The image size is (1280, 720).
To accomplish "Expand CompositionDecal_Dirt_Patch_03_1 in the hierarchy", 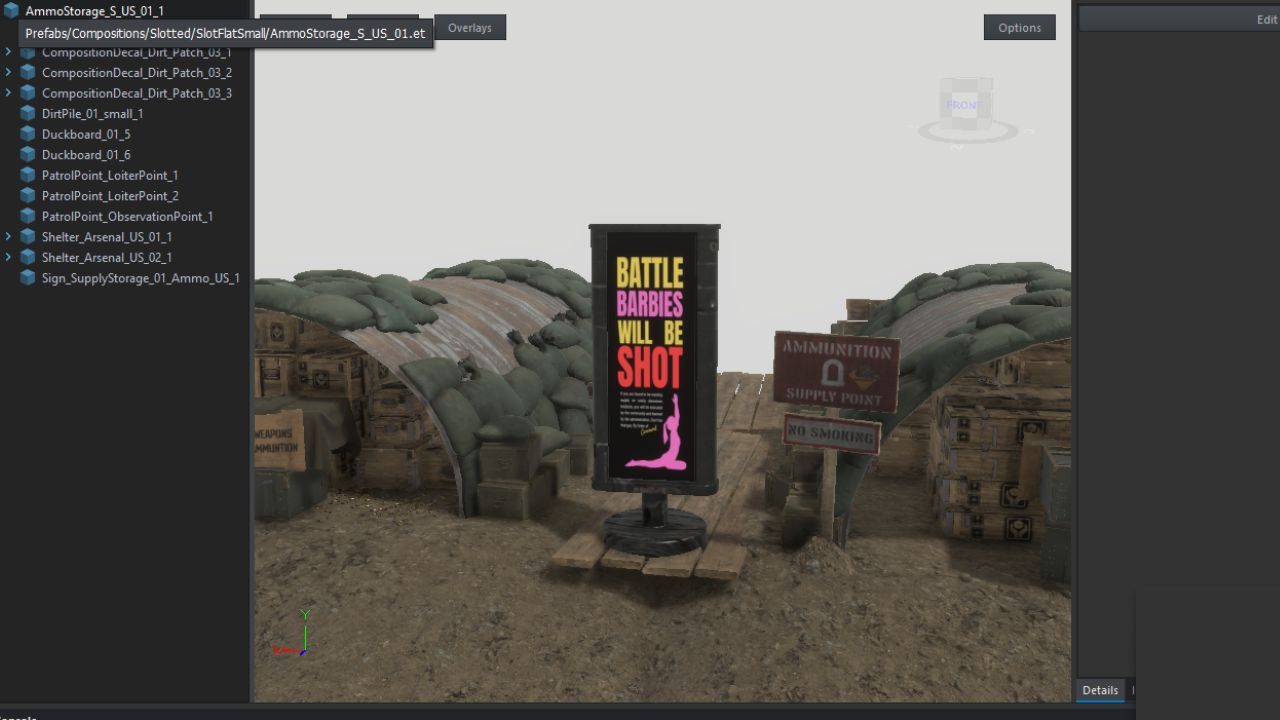I will coord(8,52).
